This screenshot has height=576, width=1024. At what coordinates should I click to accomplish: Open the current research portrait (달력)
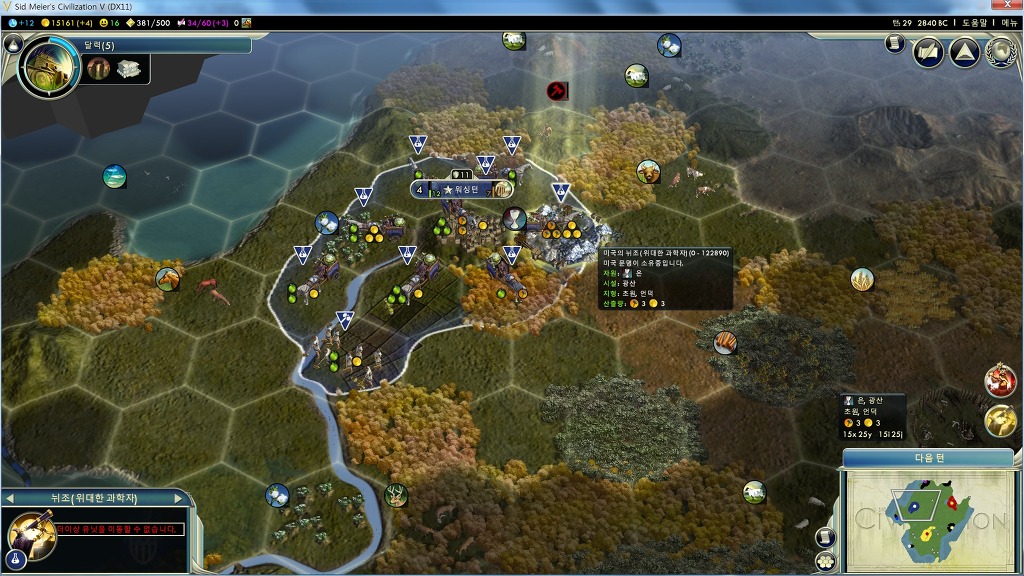click(48, 66)
